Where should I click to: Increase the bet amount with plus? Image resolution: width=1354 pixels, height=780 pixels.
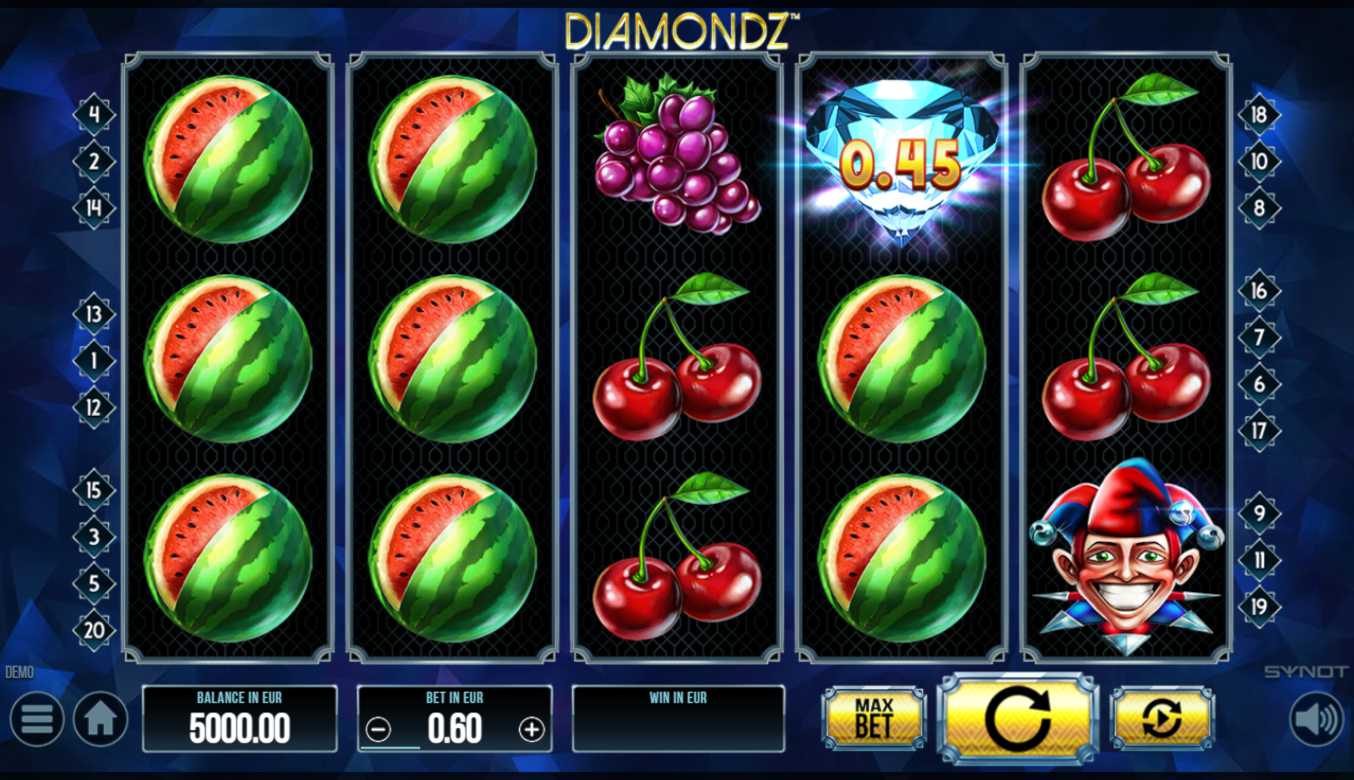coord(531,730)
